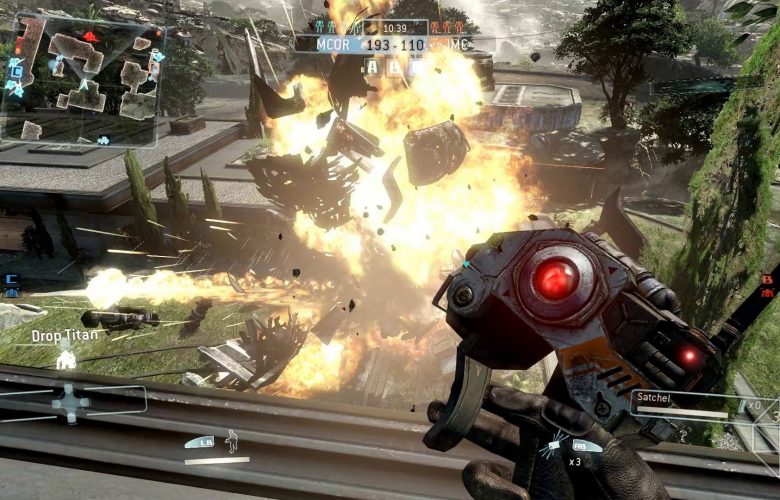Click the hardpoint B indicator
780x500 pixels.
[x=394, y=67]
